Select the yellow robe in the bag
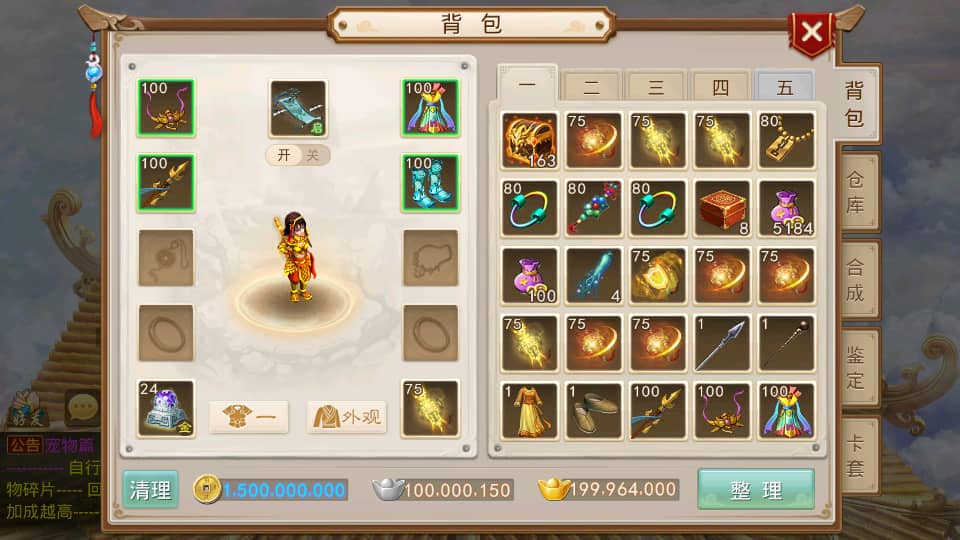Viewport: 960px width, 540px height. 530,410
